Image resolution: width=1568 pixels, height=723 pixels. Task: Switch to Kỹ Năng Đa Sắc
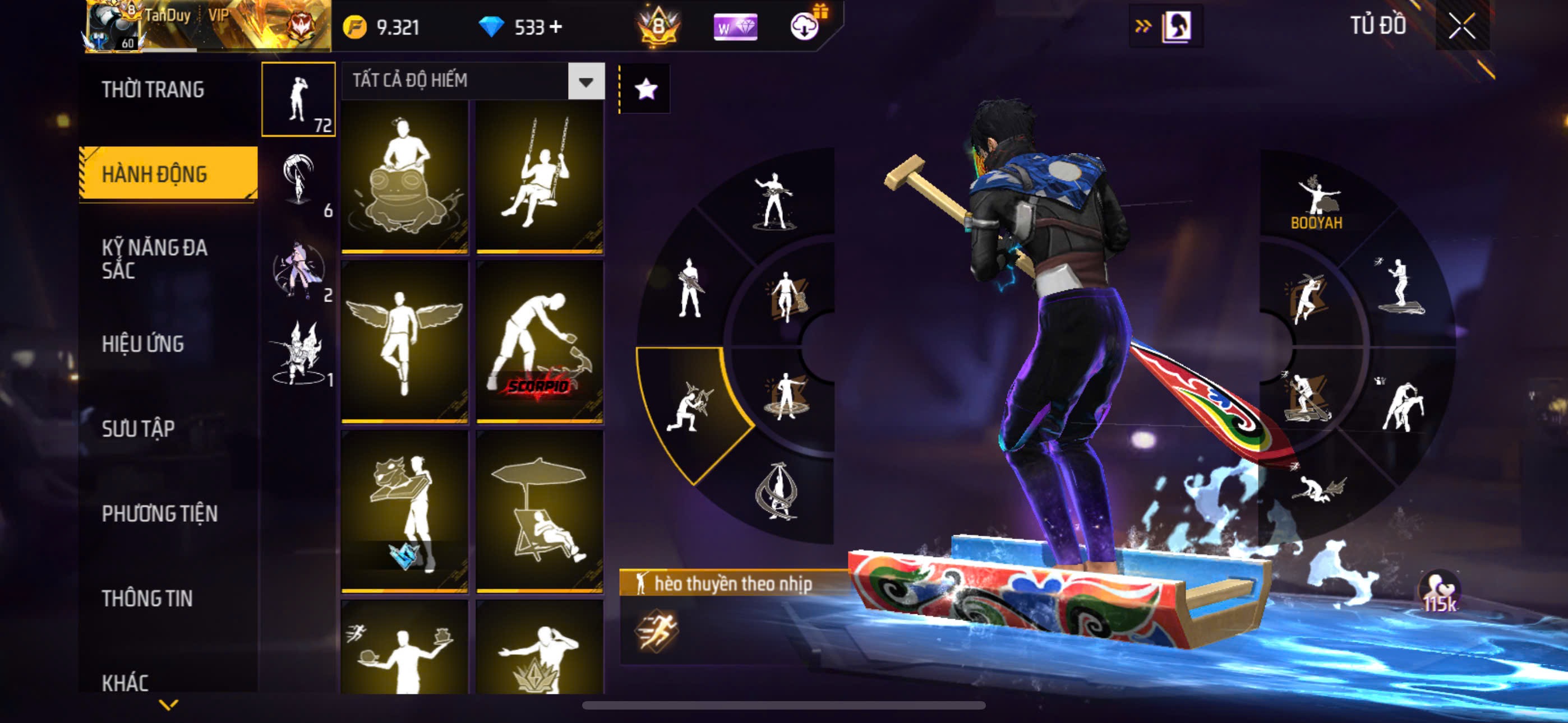tap(154, 258)
